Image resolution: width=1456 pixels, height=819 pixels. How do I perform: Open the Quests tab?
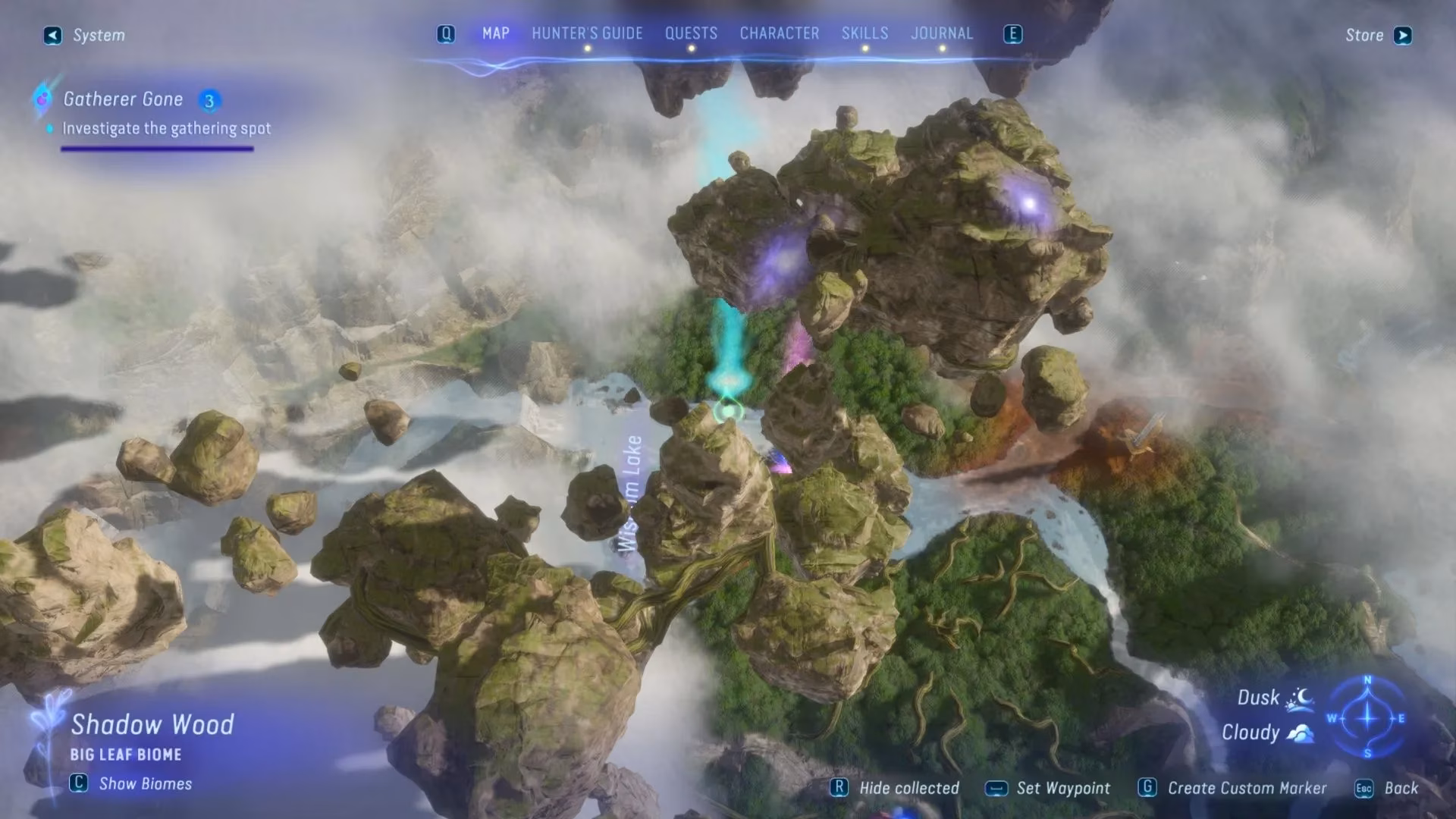pos(691,34)
